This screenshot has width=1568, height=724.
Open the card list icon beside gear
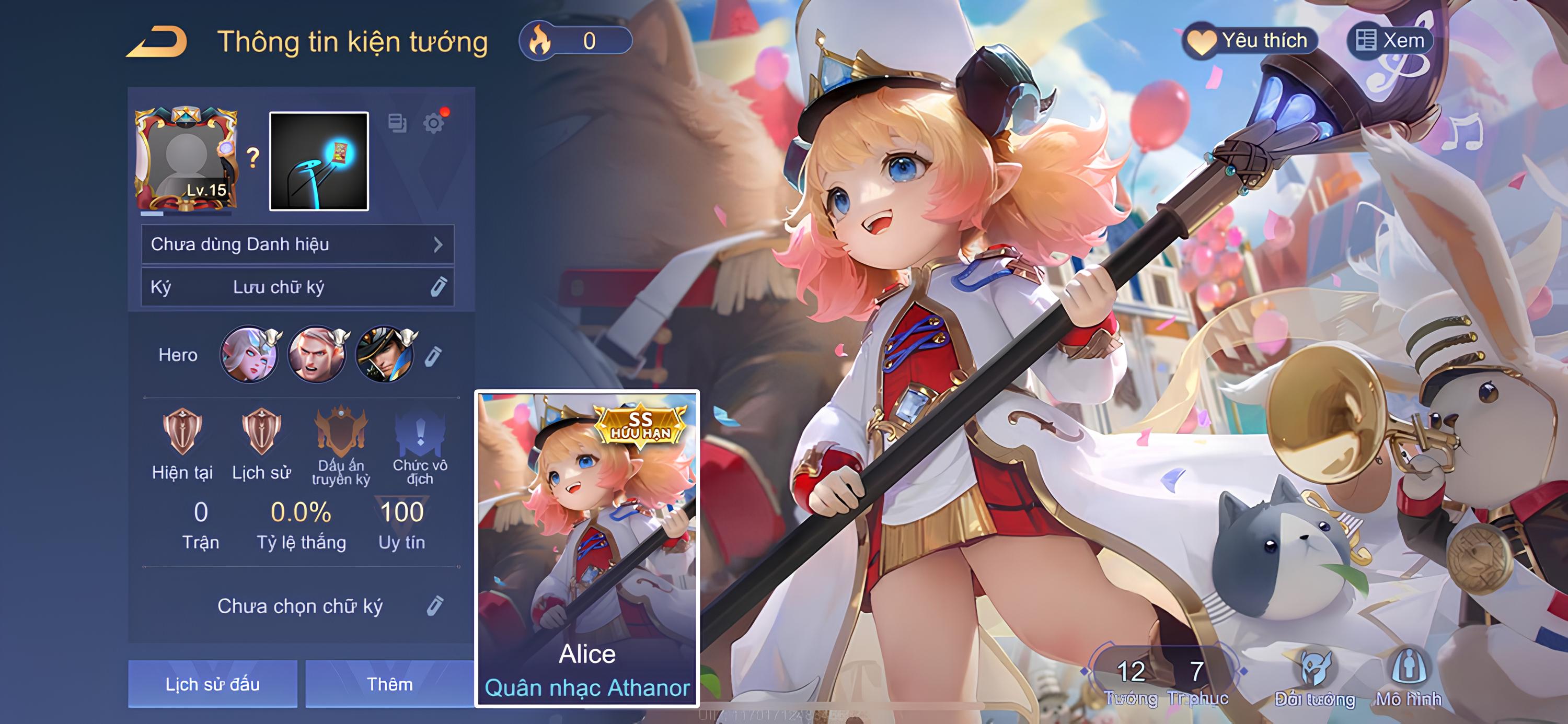click(x=397, y=123)
